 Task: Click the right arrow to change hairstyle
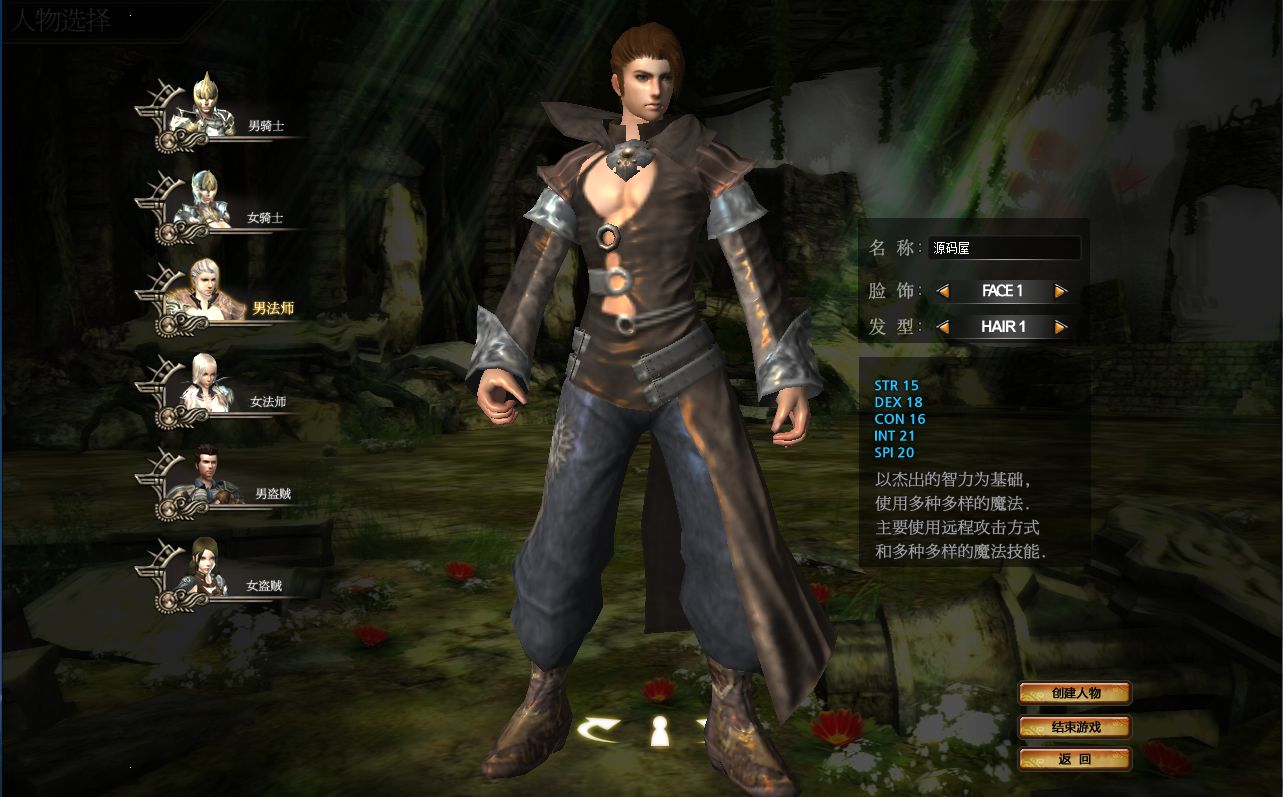1058,326
